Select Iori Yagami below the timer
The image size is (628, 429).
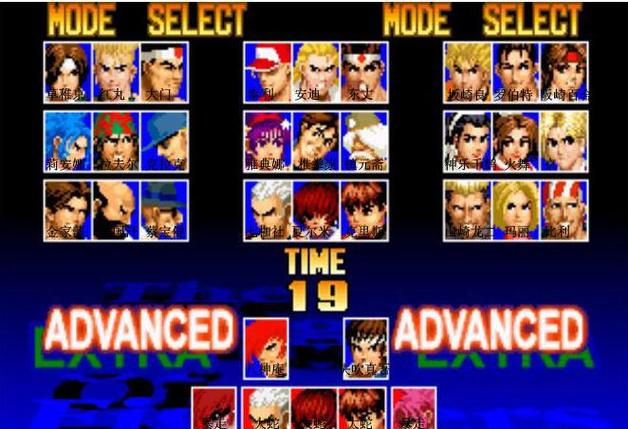click(x=266, y=347)
